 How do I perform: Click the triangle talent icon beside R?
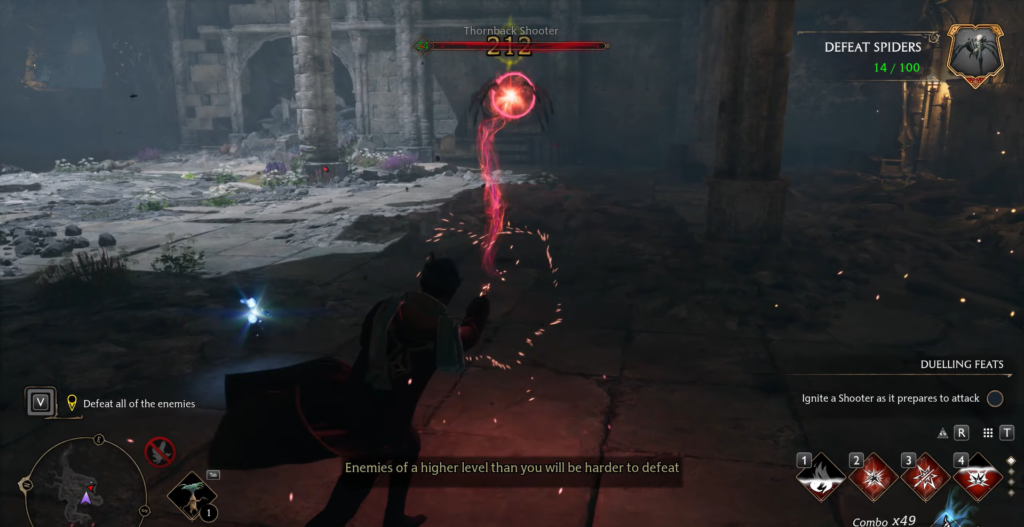943,433
